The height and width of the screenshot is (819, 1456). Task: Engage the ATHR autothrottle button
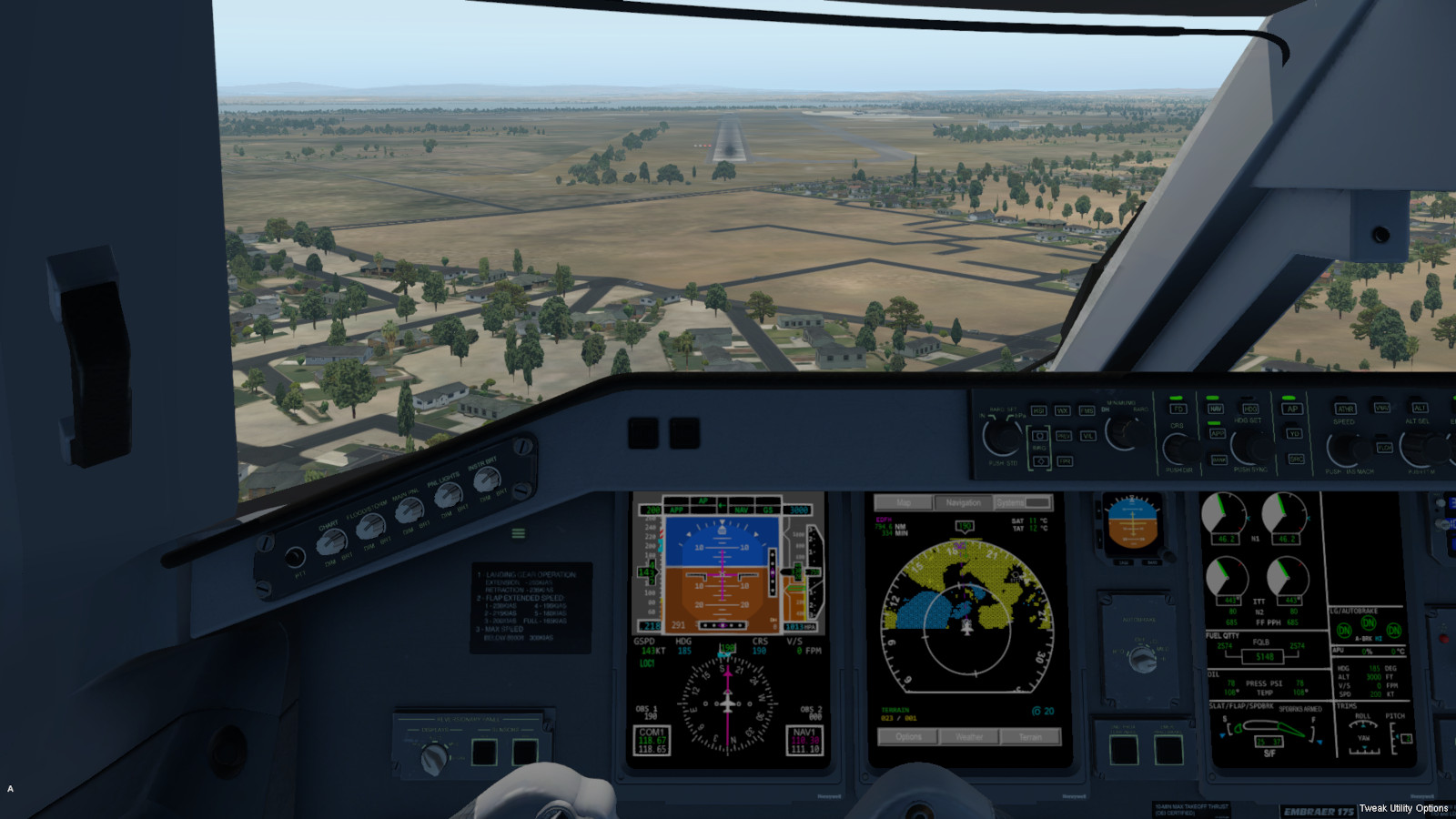coord(1344,409)
